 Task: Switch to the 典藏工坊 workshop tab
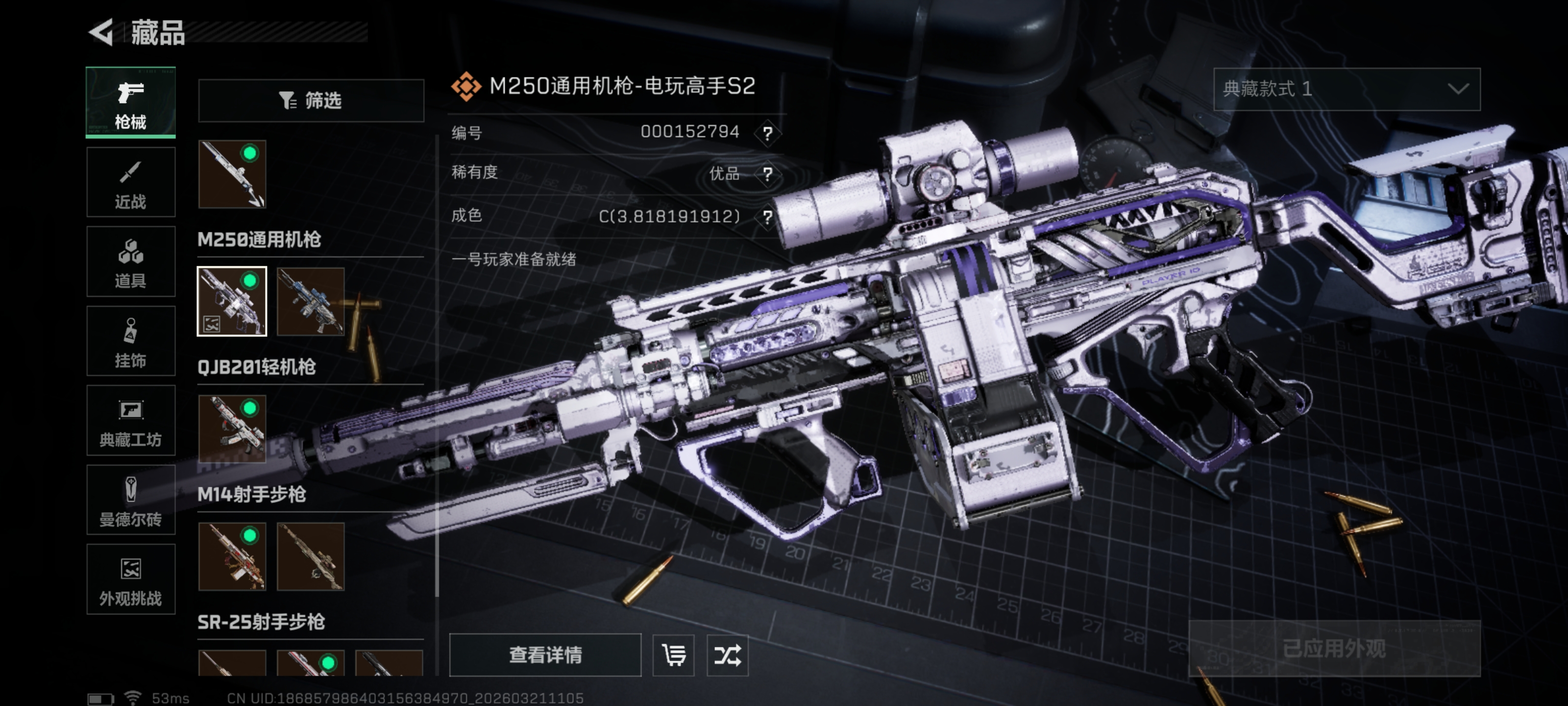[130, 421]
